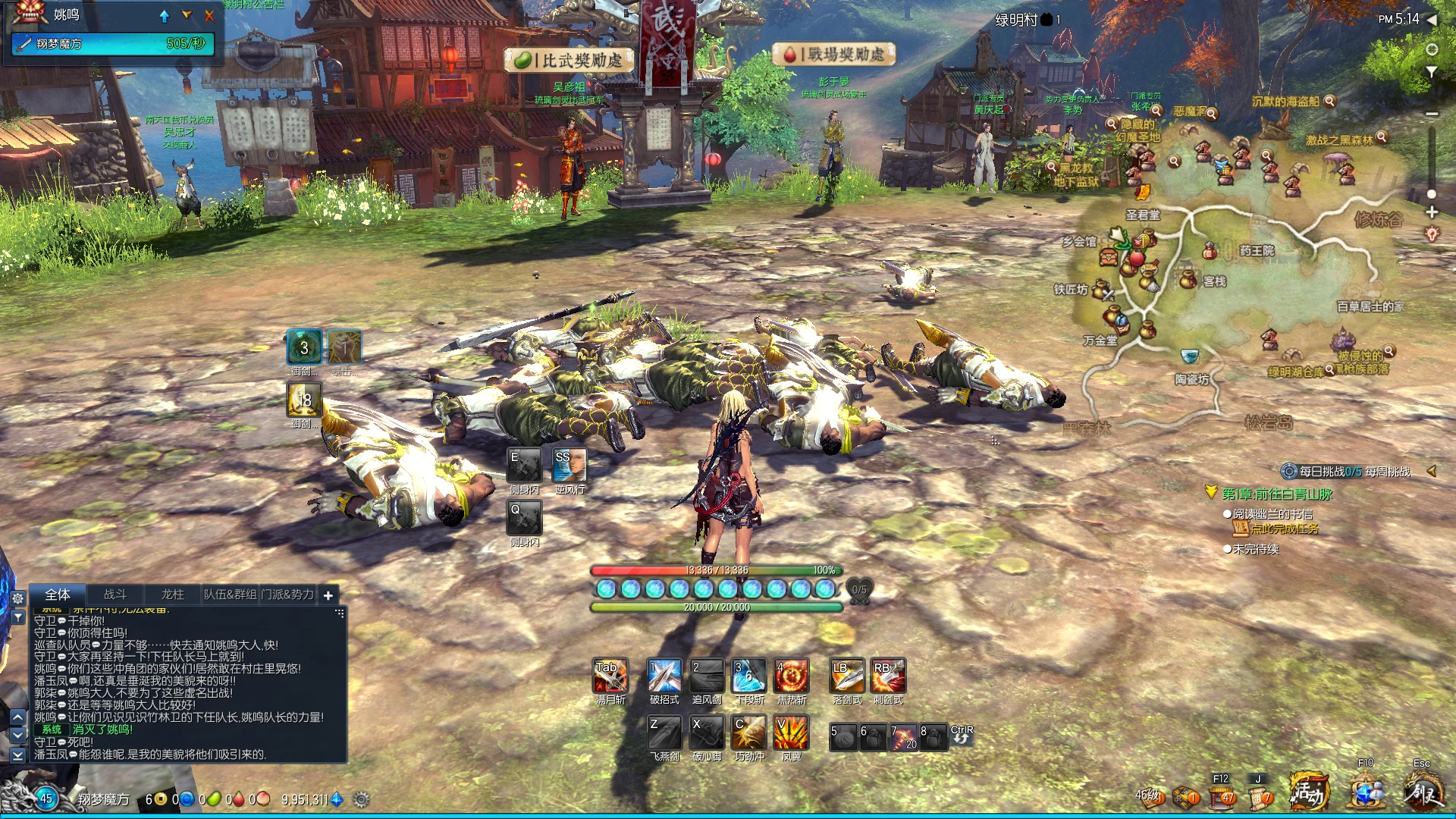Zoom in the map with plus button

point(1432,212)
